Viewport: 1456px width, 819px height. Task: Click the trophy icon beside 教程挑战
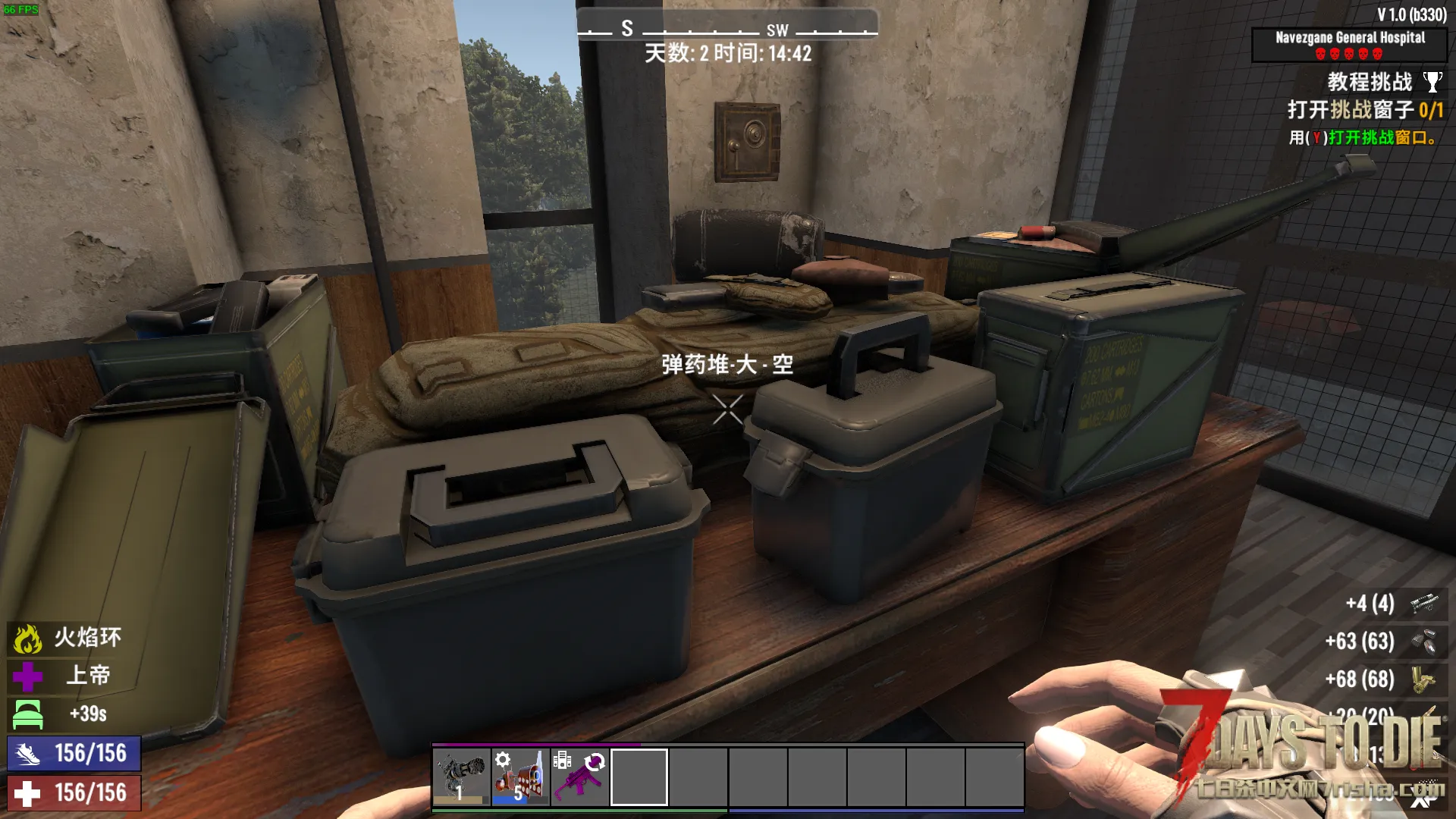(1432, 82)
